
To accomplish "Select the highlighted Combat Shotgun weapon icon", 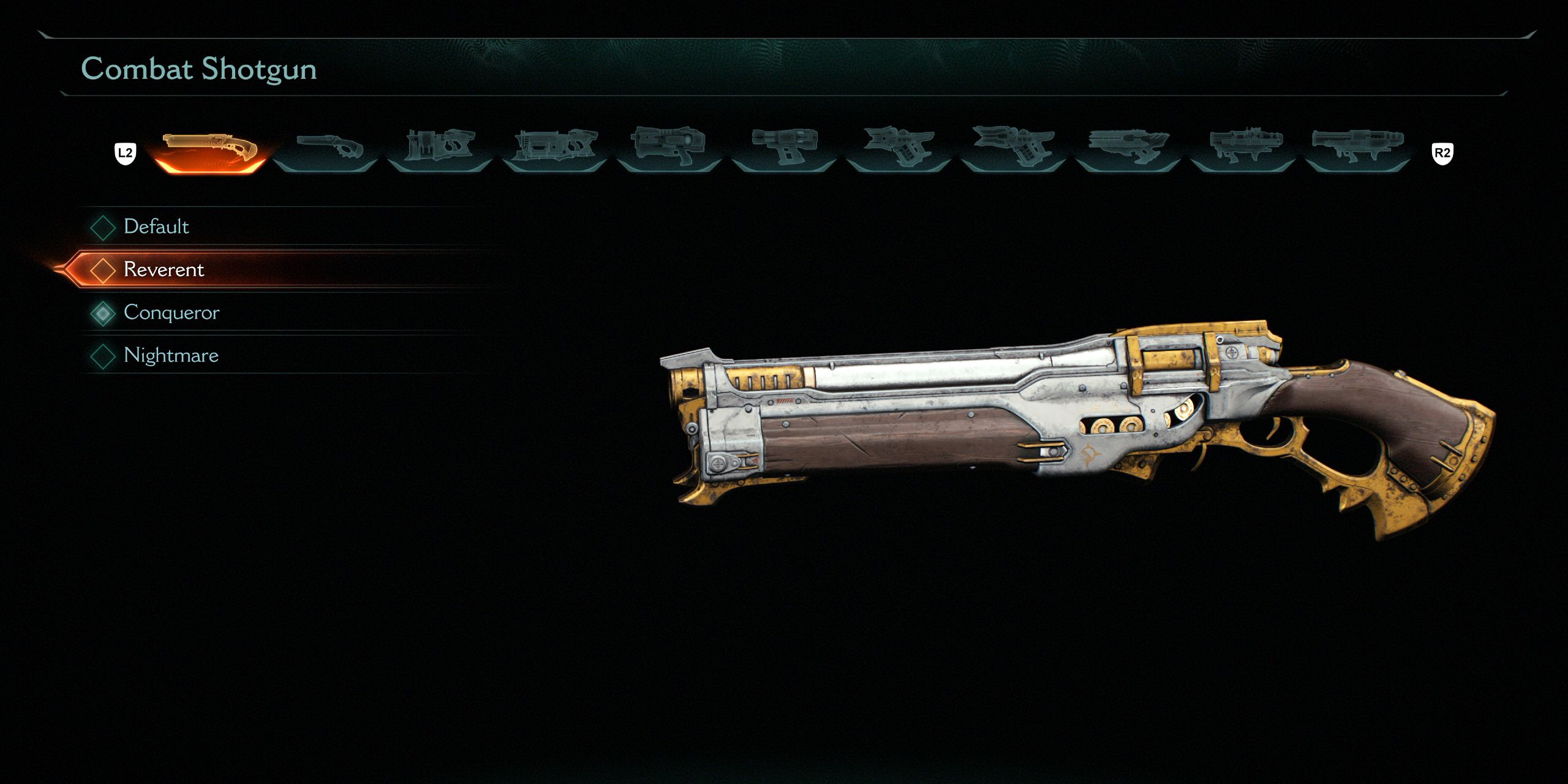I will (x=211, y=147).
